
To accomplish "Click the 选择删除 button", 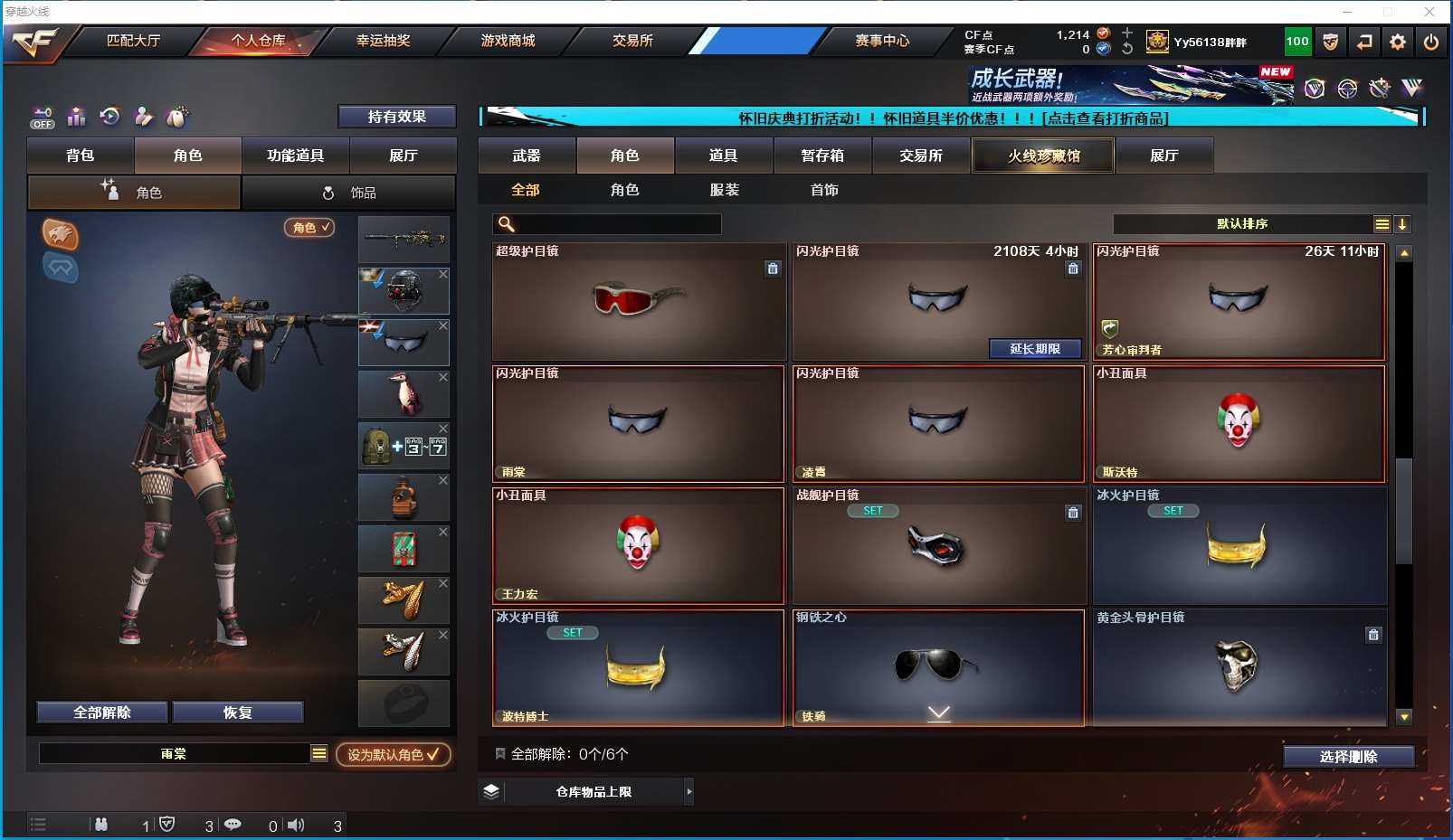I will (1348, 757).
